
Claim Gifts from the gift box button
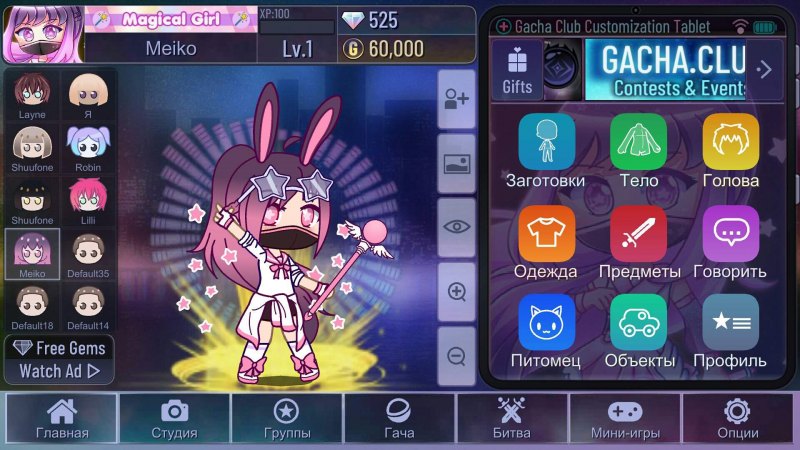pos(517,70)
